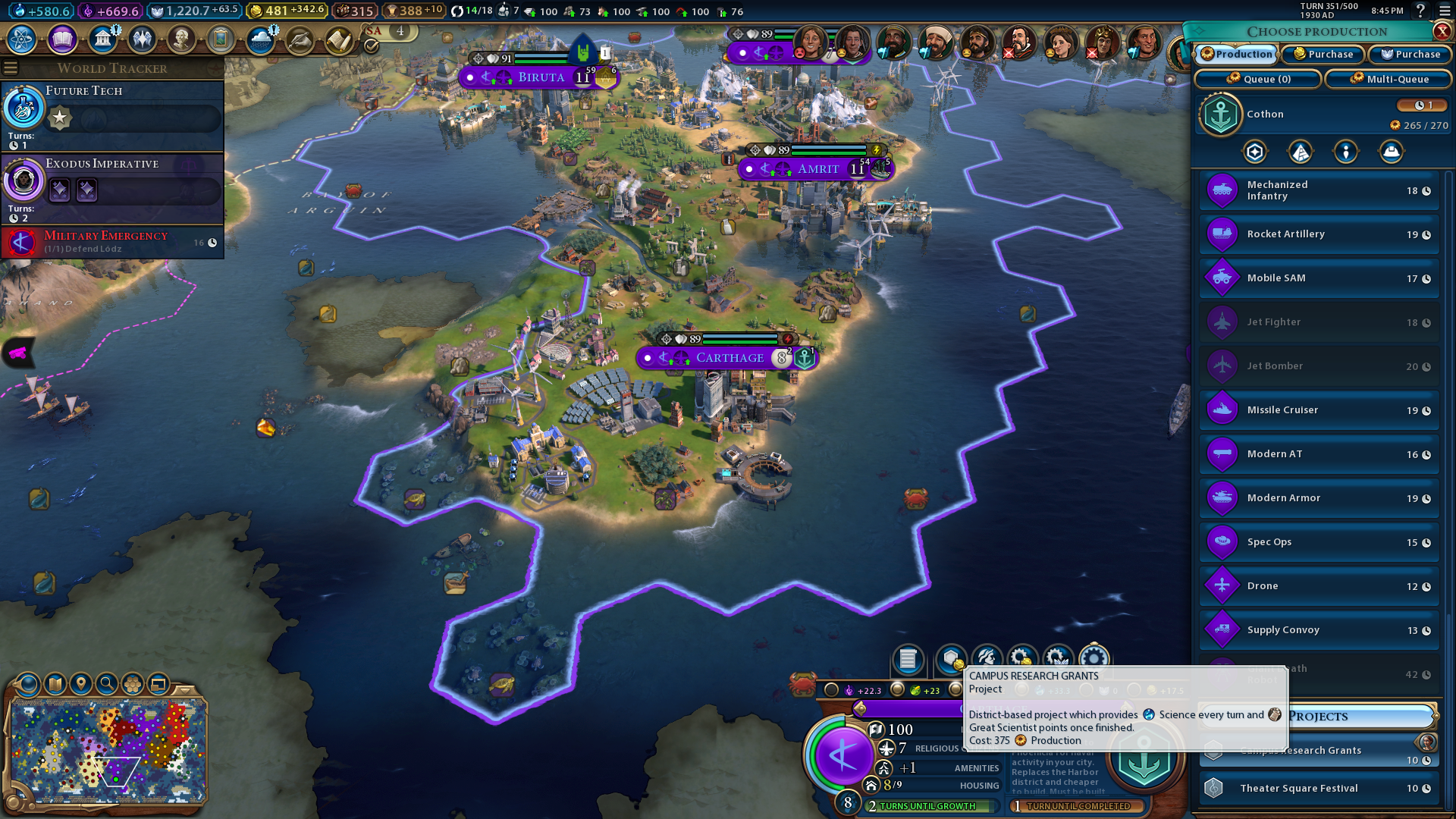Open the Queue (0) tab

pos(1258,79)
